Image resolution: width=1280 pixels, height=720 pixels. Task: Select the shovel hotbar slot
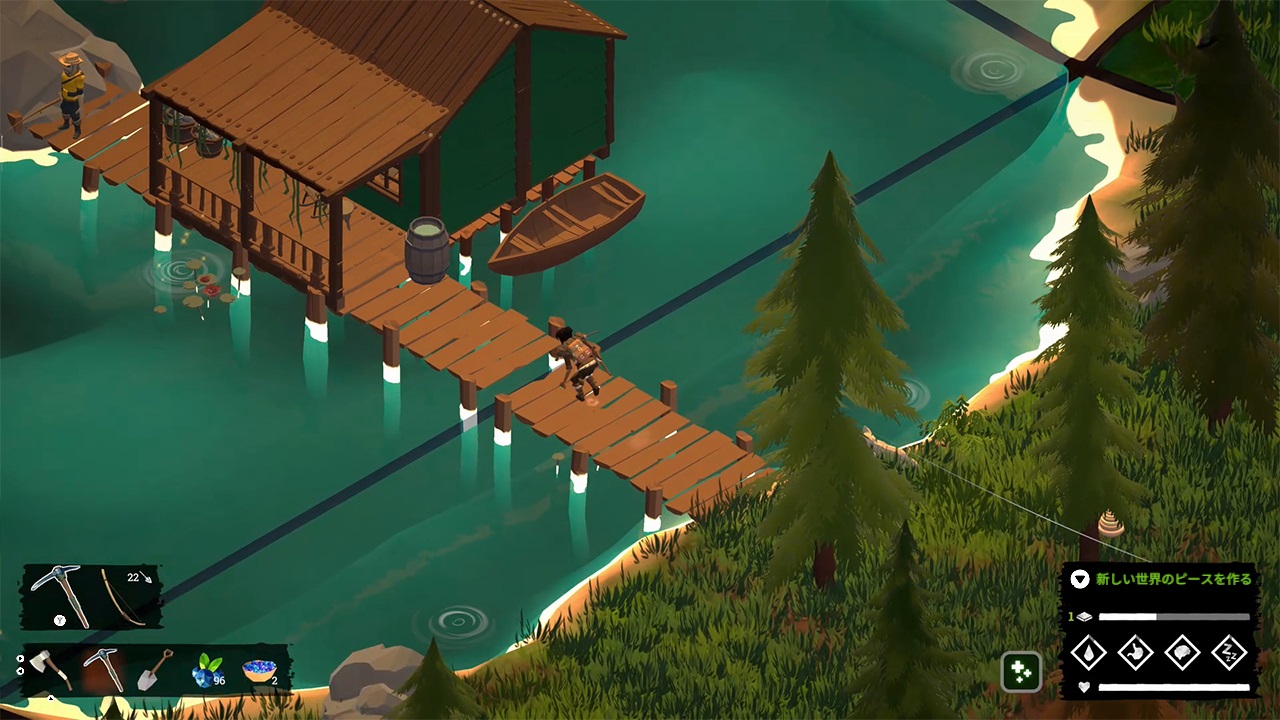point(155,669)
